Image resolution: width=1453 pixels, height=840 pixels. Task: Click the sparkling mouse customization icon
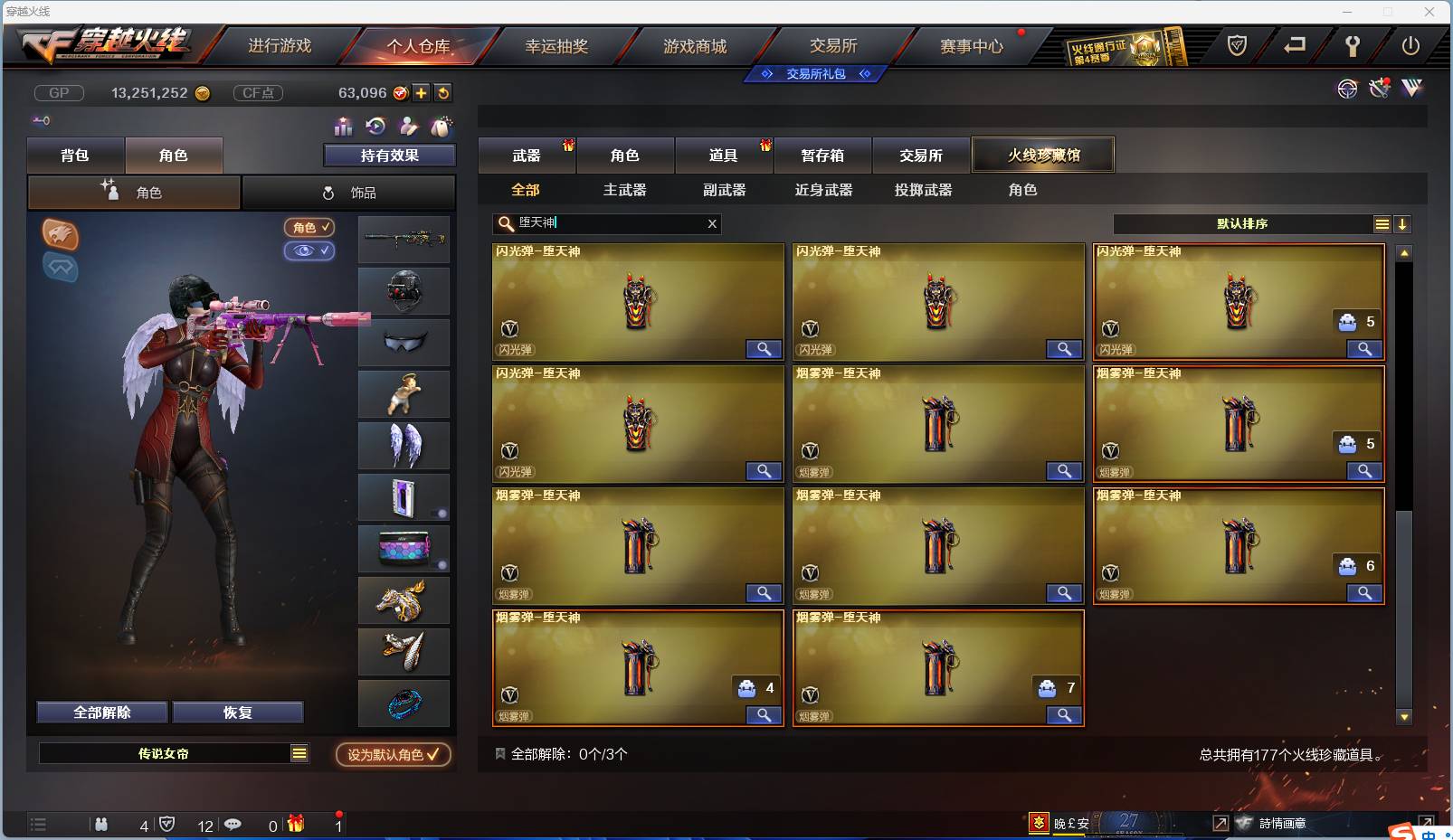click(442, 127)
